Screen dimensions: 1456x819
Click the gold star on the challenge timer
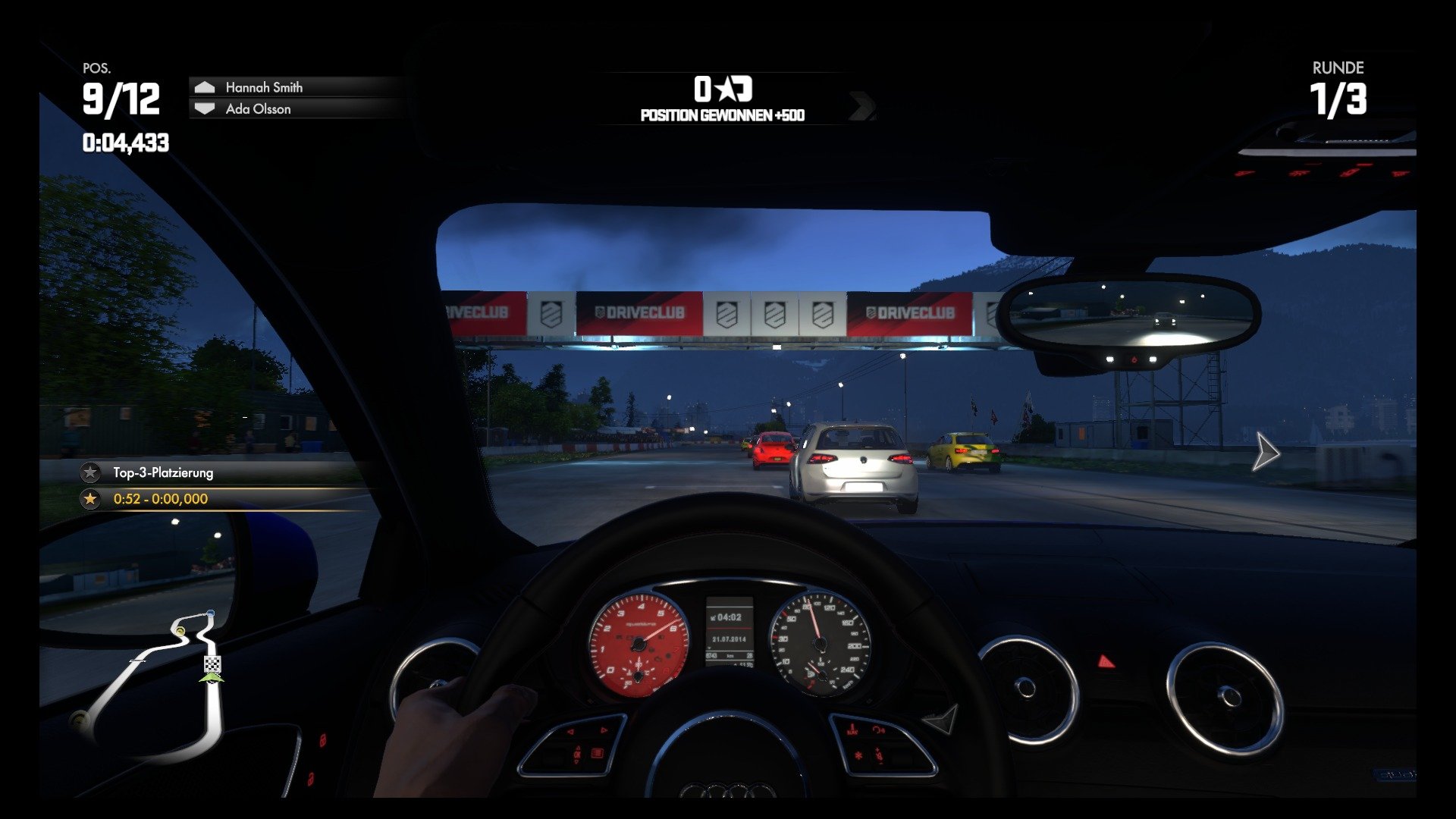(x=89, y=499)
